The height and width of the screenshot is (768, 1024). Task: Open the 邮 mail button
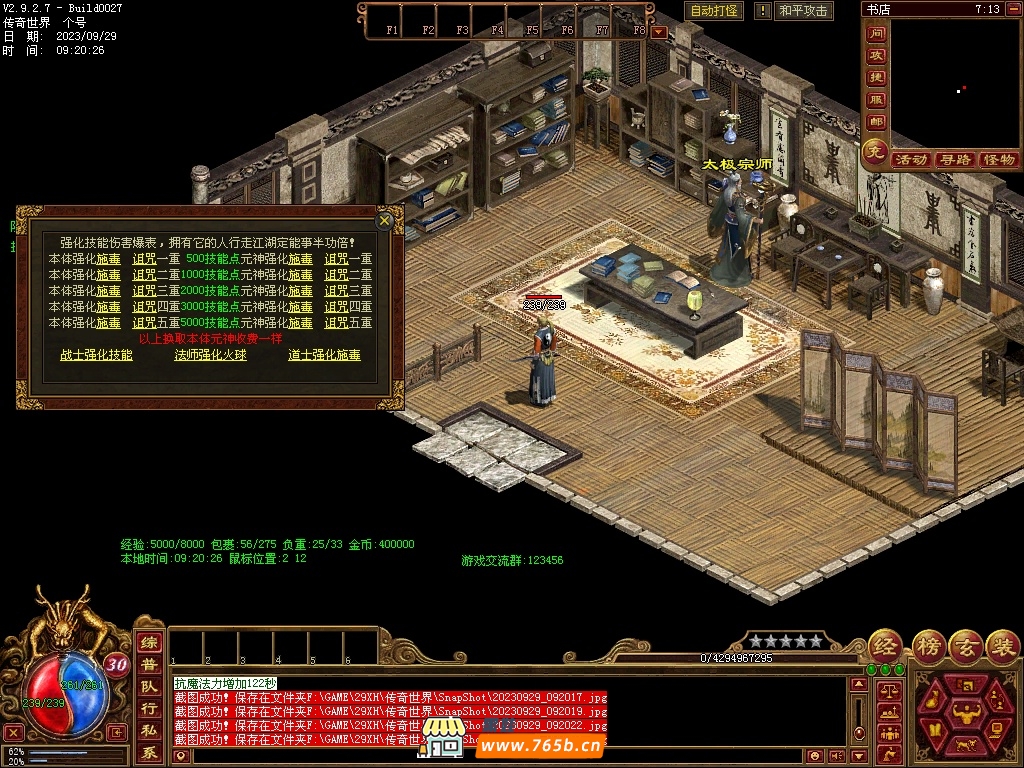876,122
